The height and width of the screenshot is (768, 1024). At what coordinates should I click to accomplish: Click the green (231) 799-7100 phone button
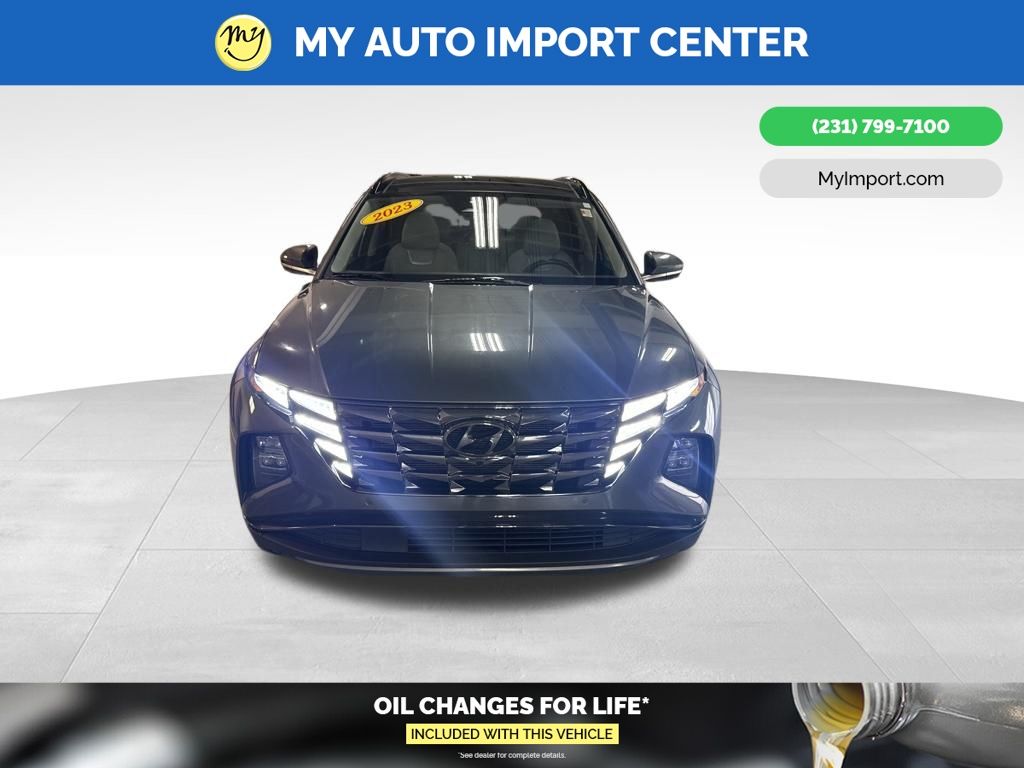(x=880, y=127)
